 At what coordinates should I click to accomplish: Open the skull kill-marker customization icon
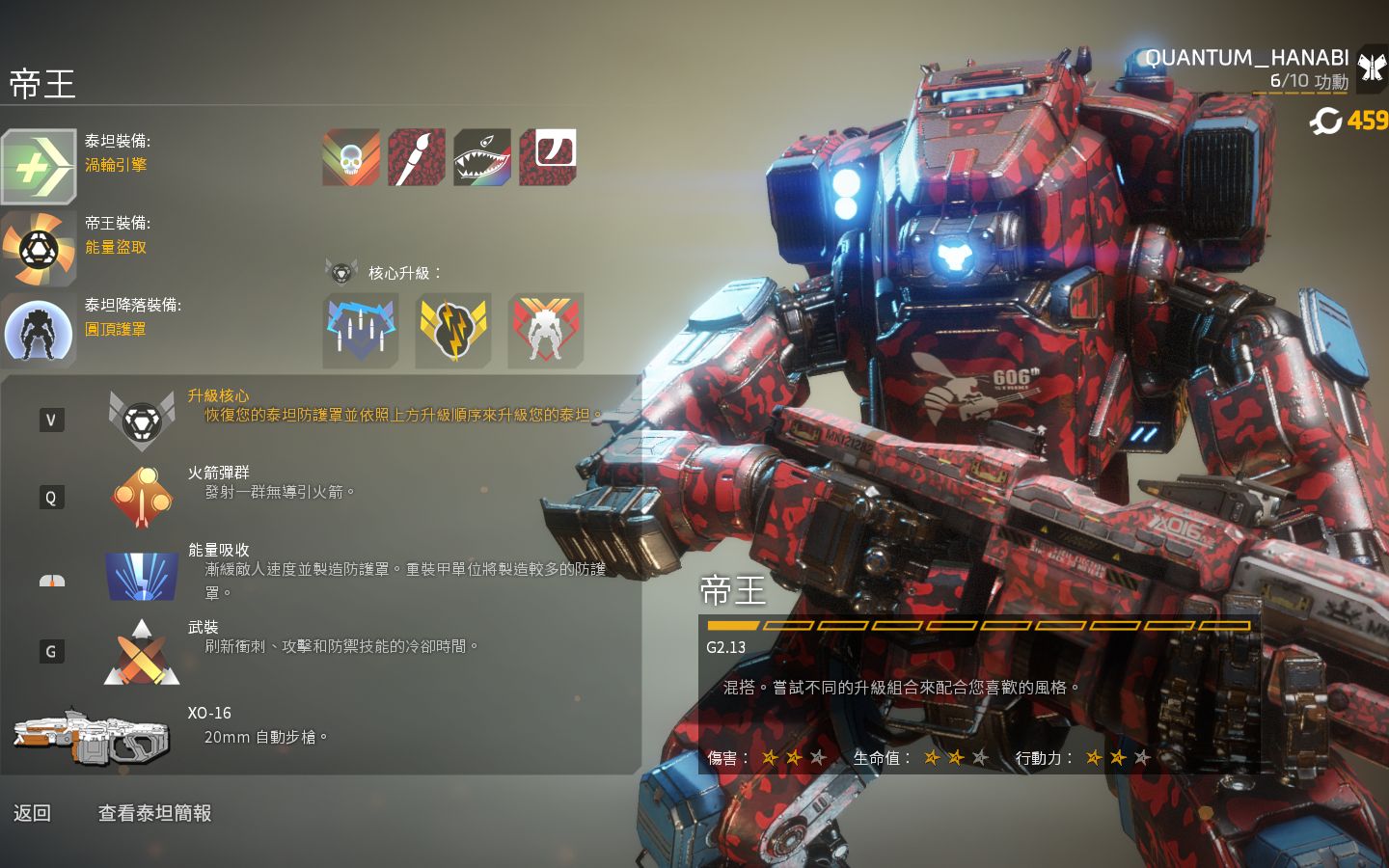[x=351, y=157]
